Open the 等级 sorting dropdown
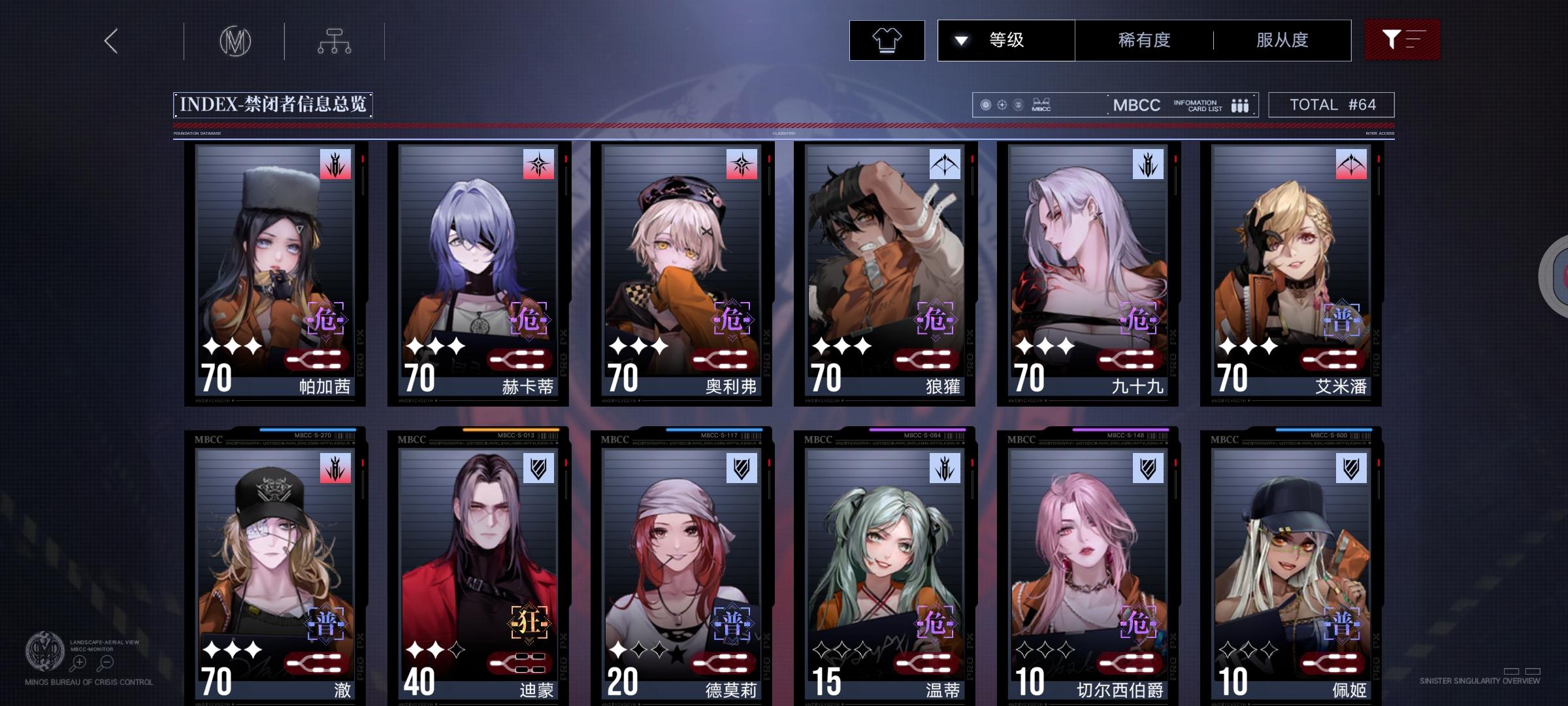 pyautogui.click(x=1005, y=40)
